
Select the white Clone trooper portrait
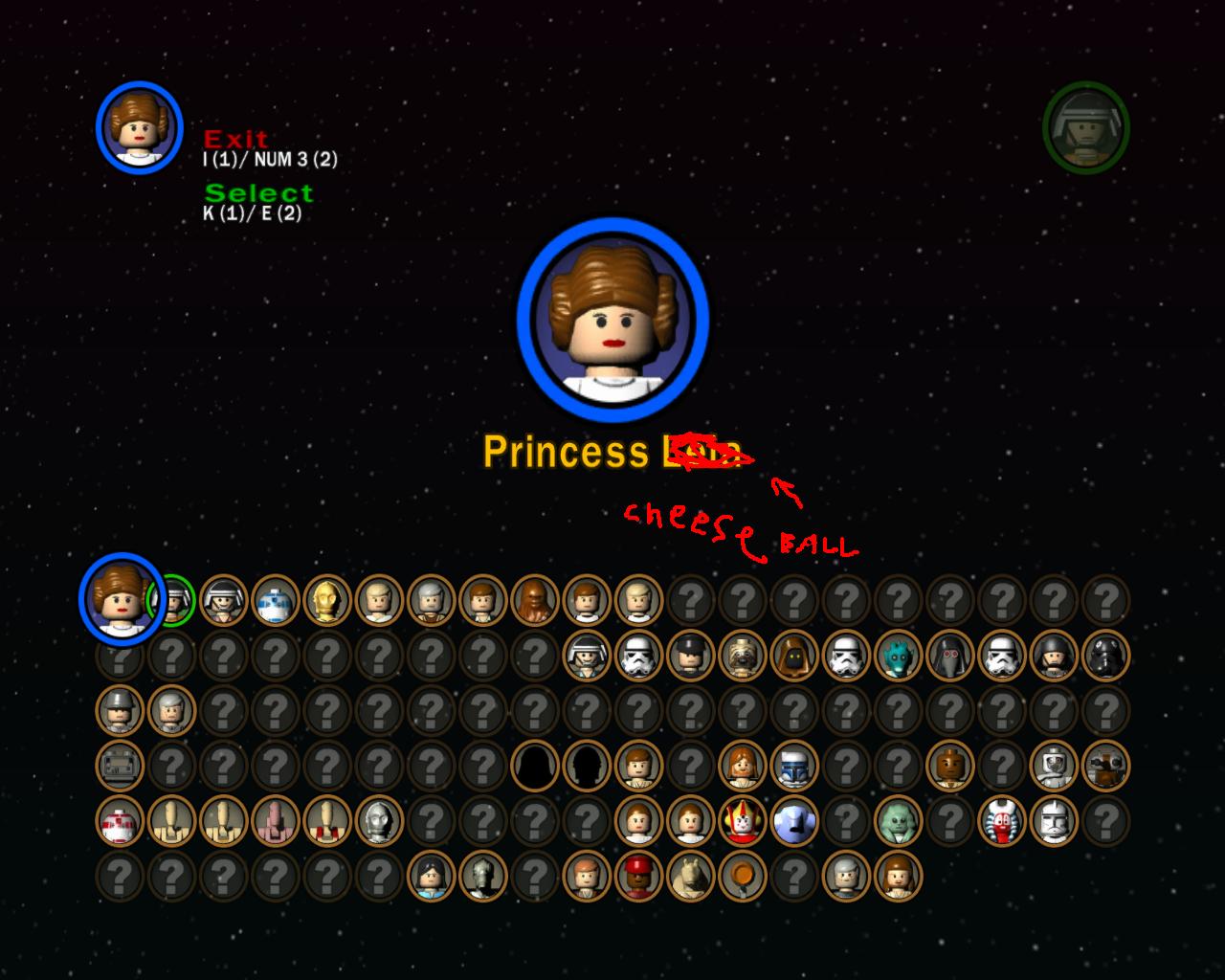point(1054,820)
